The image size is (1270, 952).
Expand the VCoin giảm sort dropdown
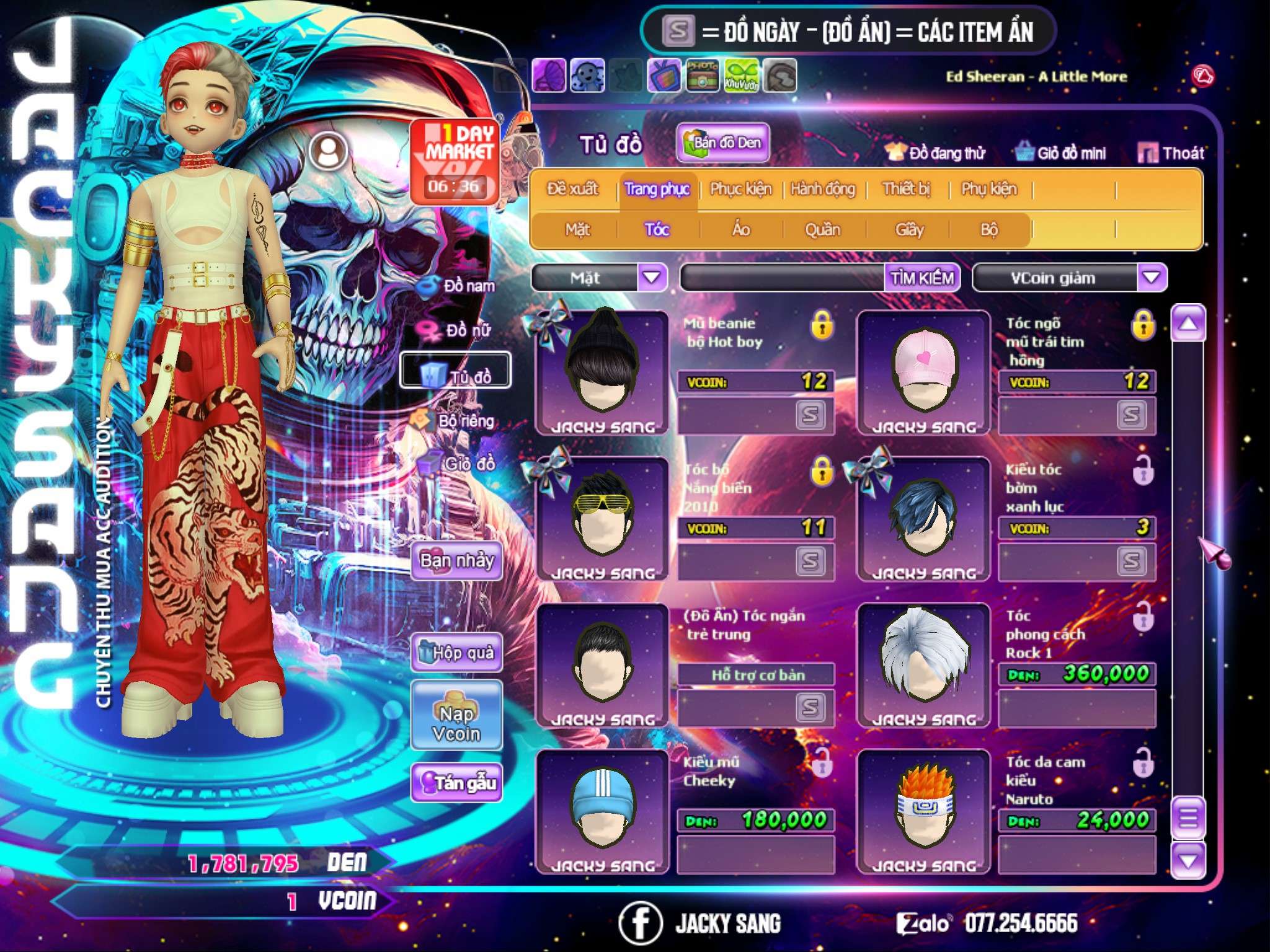1151,277
